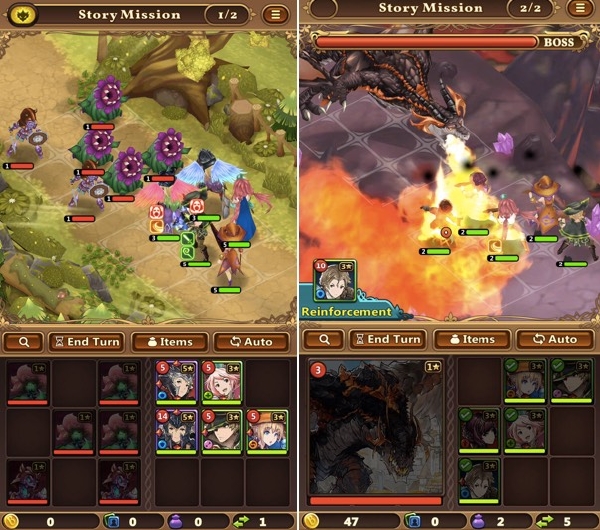600x530 pixels.
Task: Select the cost-14 dark armored knight portrait
Action: (x=176, y=430)
